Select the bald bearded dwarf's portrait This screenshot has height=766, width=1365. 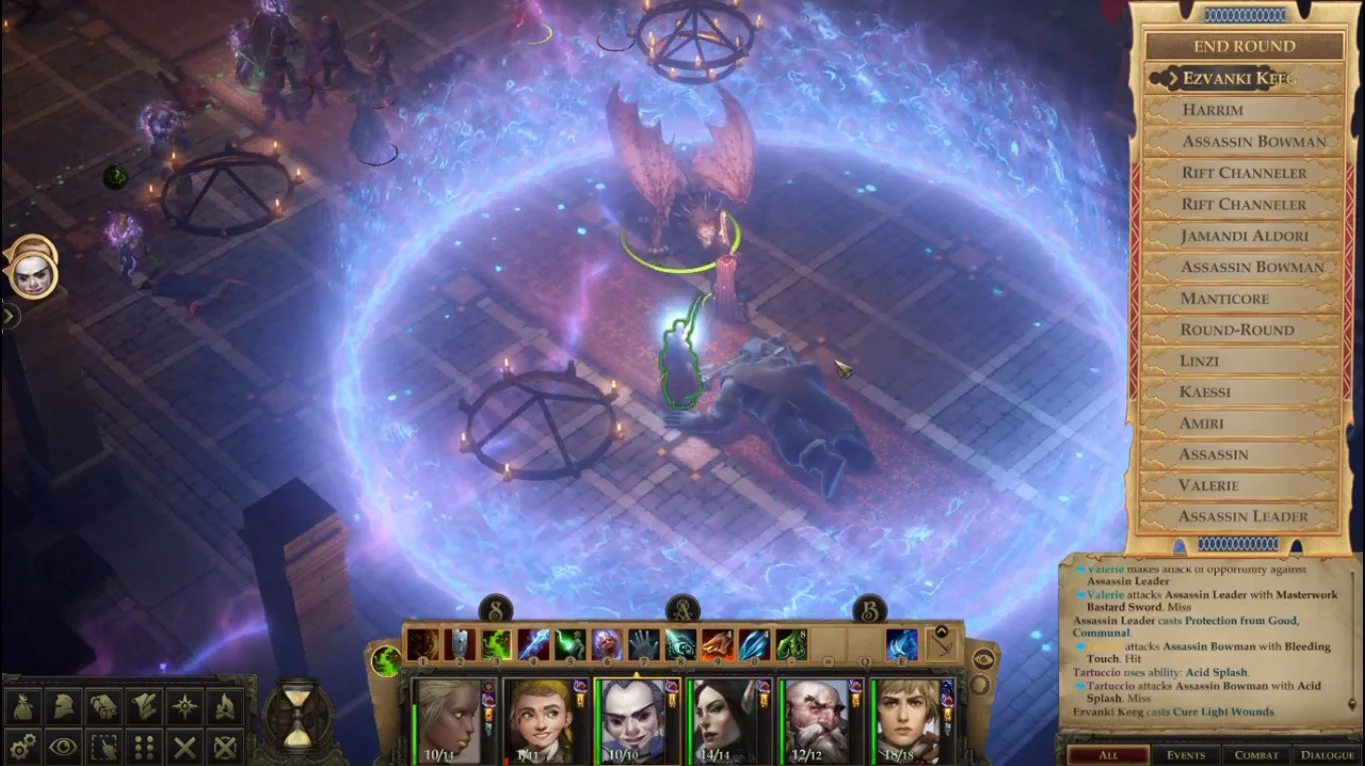pos(817,721)
